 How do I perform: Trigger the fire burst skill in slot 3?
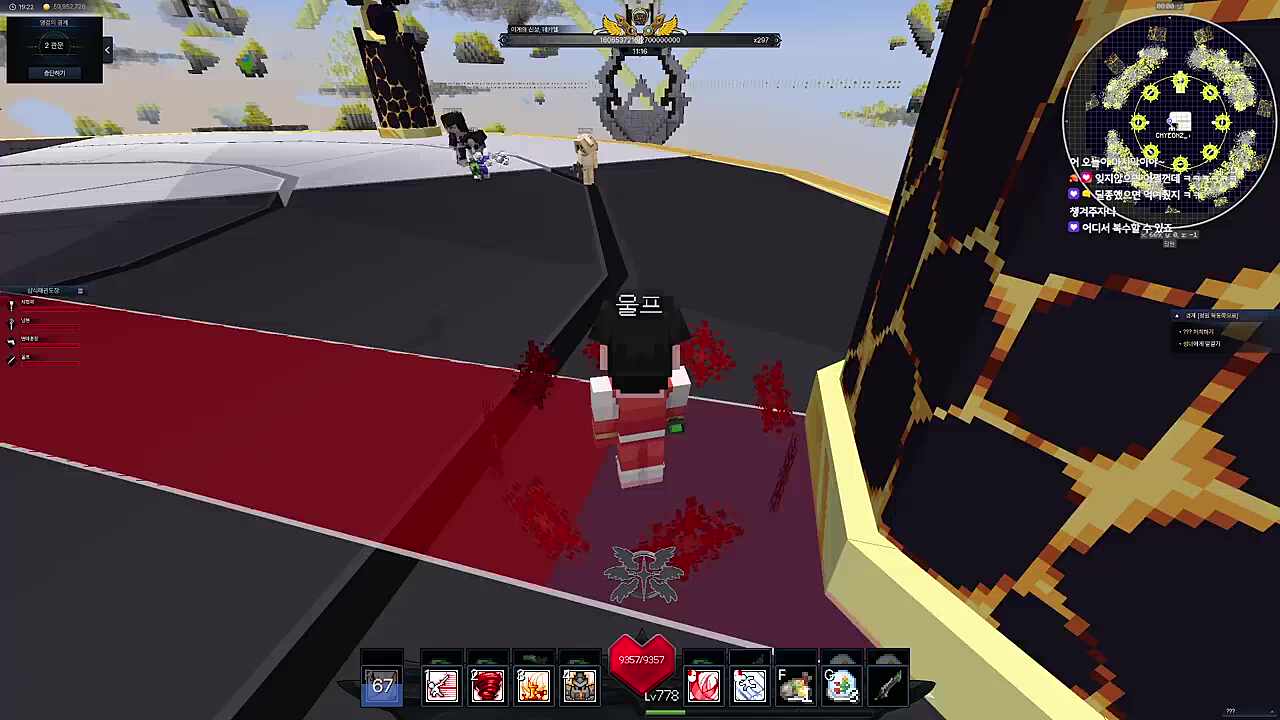pyautogui.click(x=533, y=686)
